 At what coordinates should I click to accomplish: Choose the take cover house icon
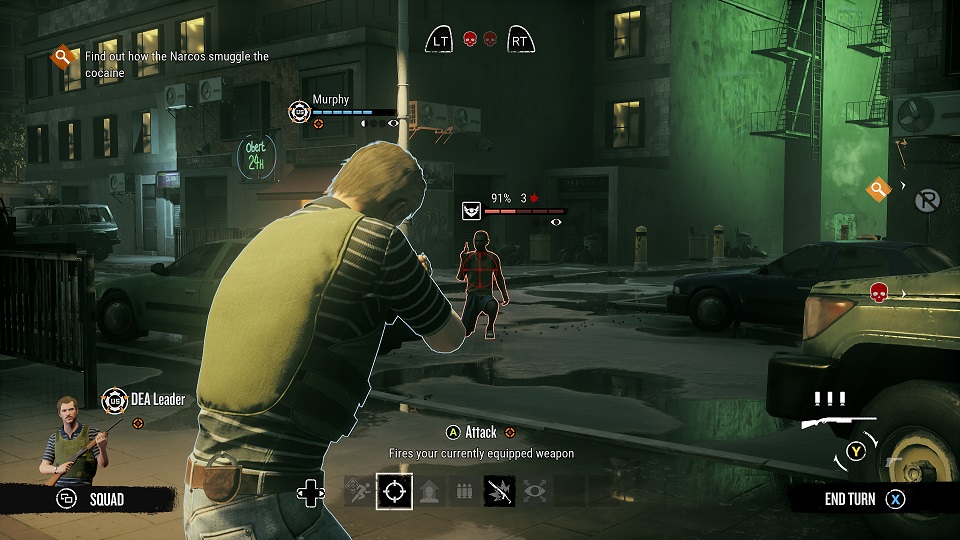tap(429, 491)
